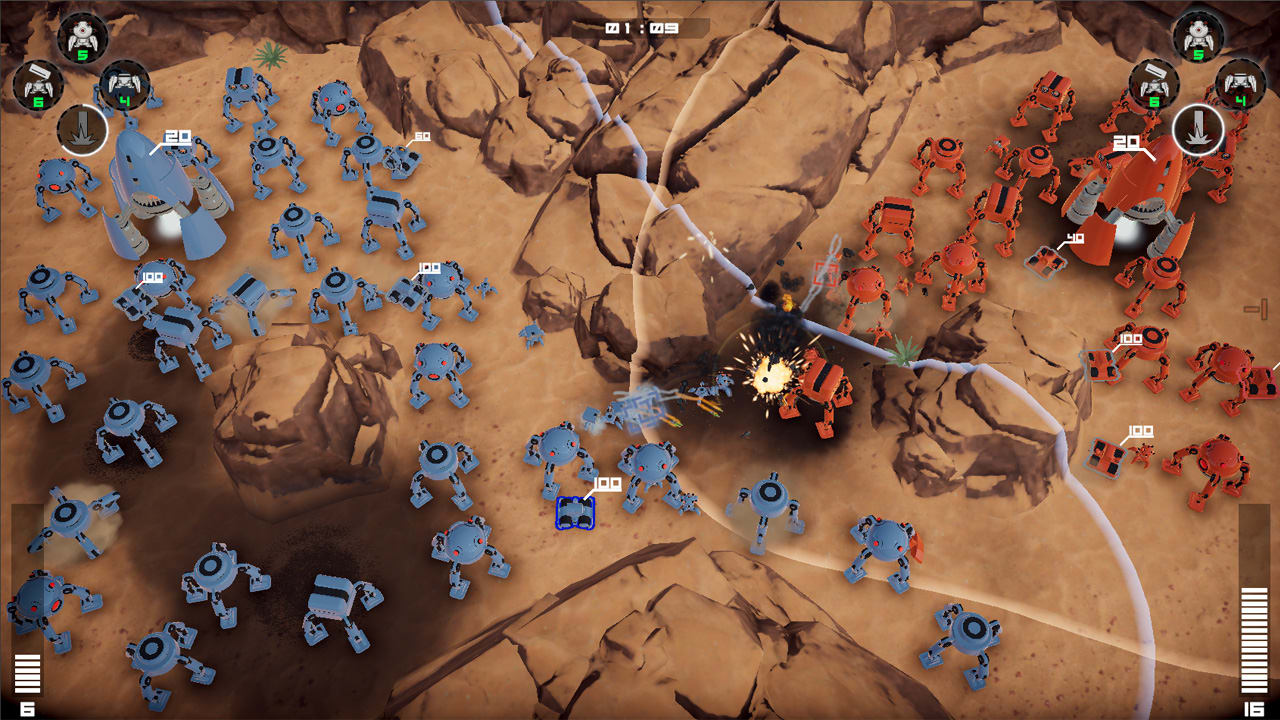Activate the red team's drop strike ability icon

pos(1197,130)
